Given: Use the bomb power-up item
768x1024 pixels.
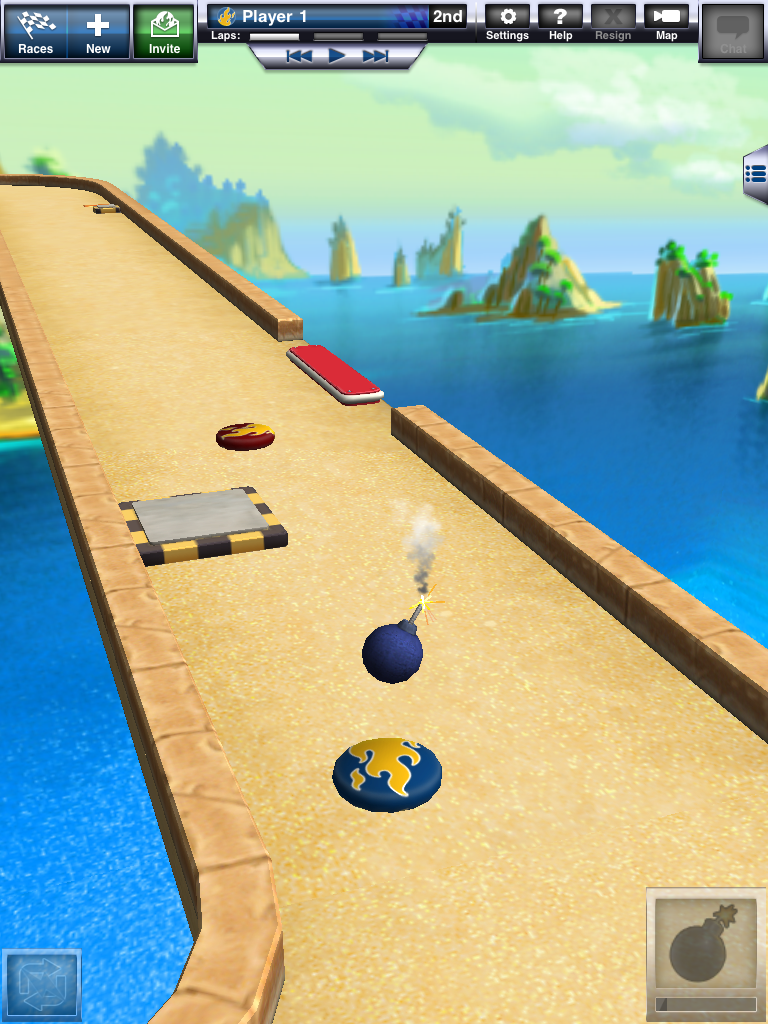Looking at the screenshot, I should tap(706, 950).
